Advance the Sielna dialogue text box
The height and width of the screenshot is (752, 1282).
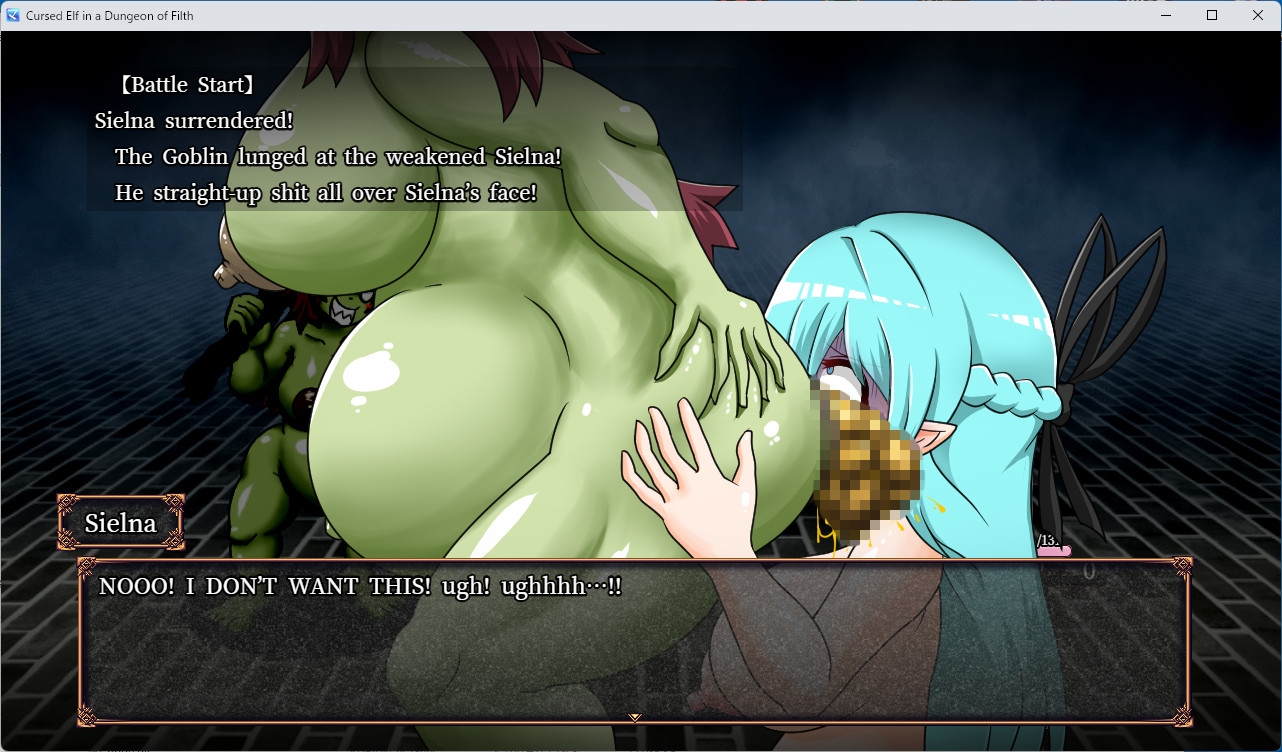coord(634,640)
